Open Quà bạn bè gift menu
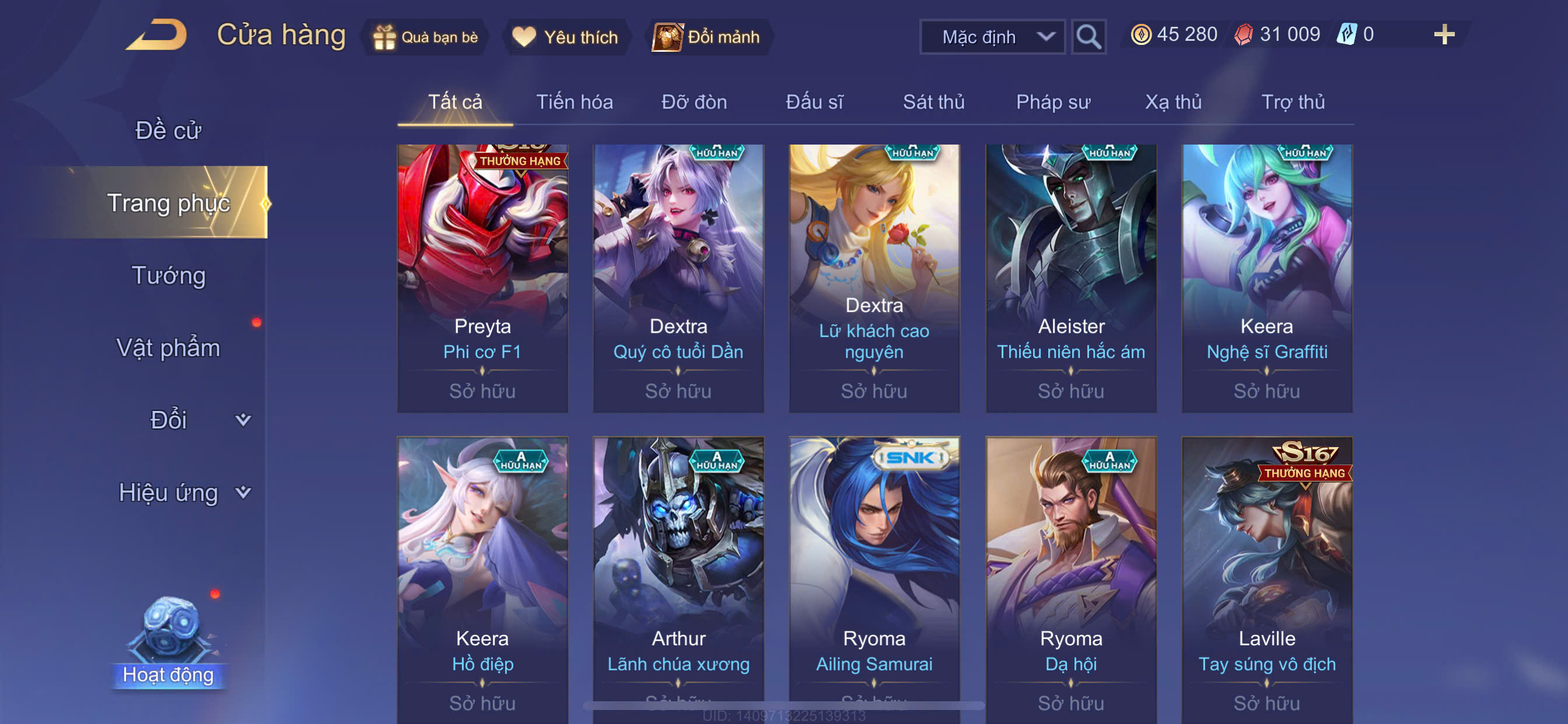The image size is (1568, 724). coord(425,37)
